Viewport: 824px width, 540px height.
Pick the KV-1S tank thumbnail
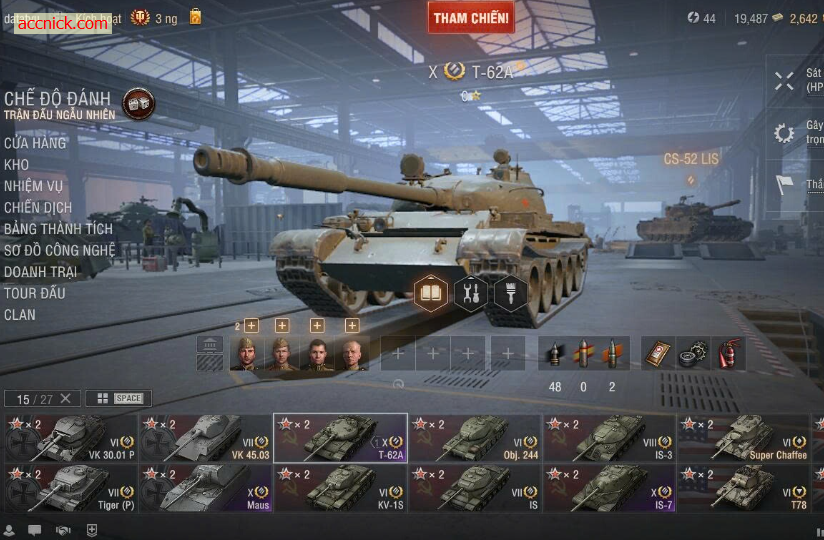(340, 488)
